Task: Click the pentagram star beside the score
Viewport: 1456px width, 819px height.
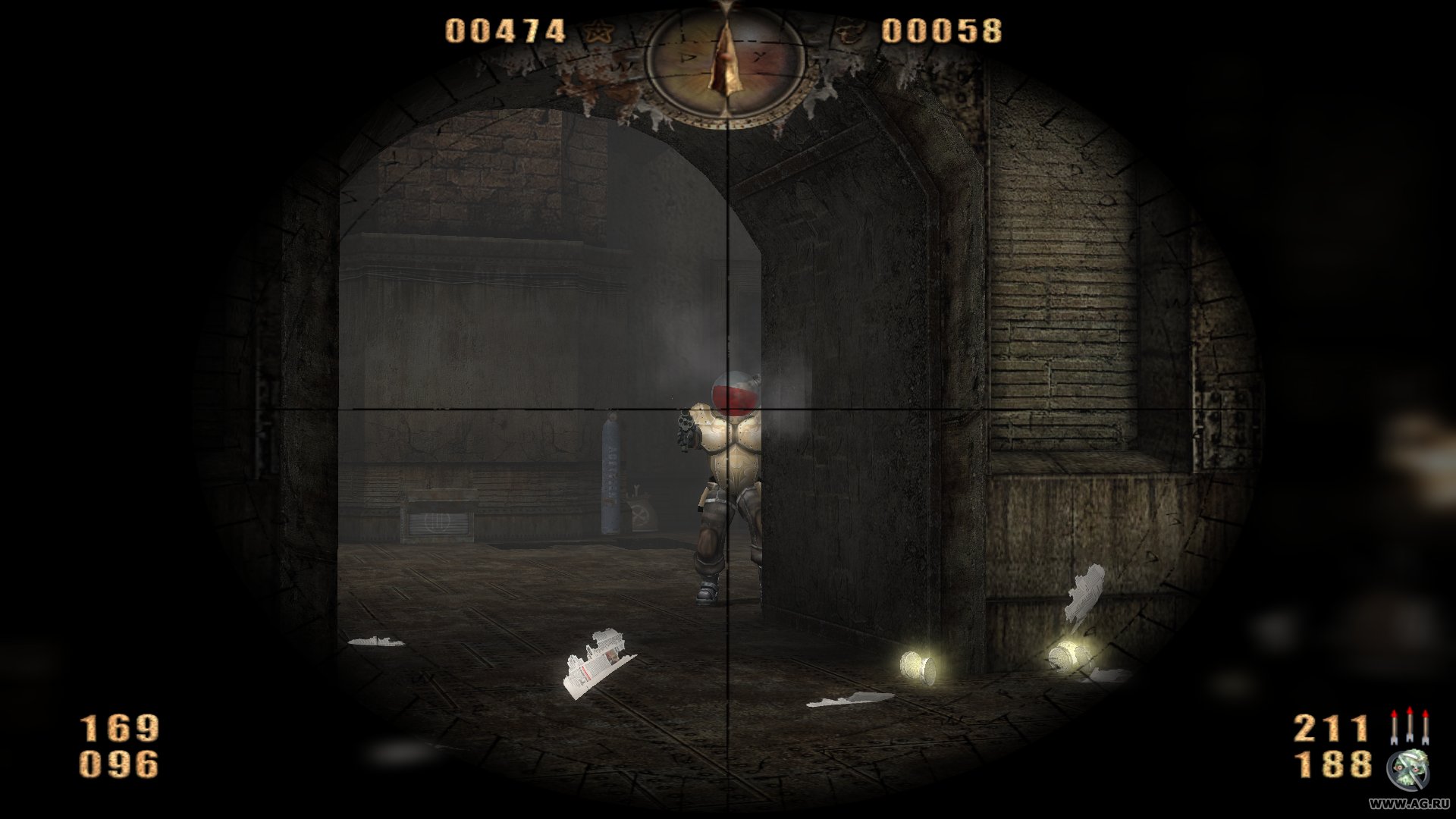Action: coord(599,30)
